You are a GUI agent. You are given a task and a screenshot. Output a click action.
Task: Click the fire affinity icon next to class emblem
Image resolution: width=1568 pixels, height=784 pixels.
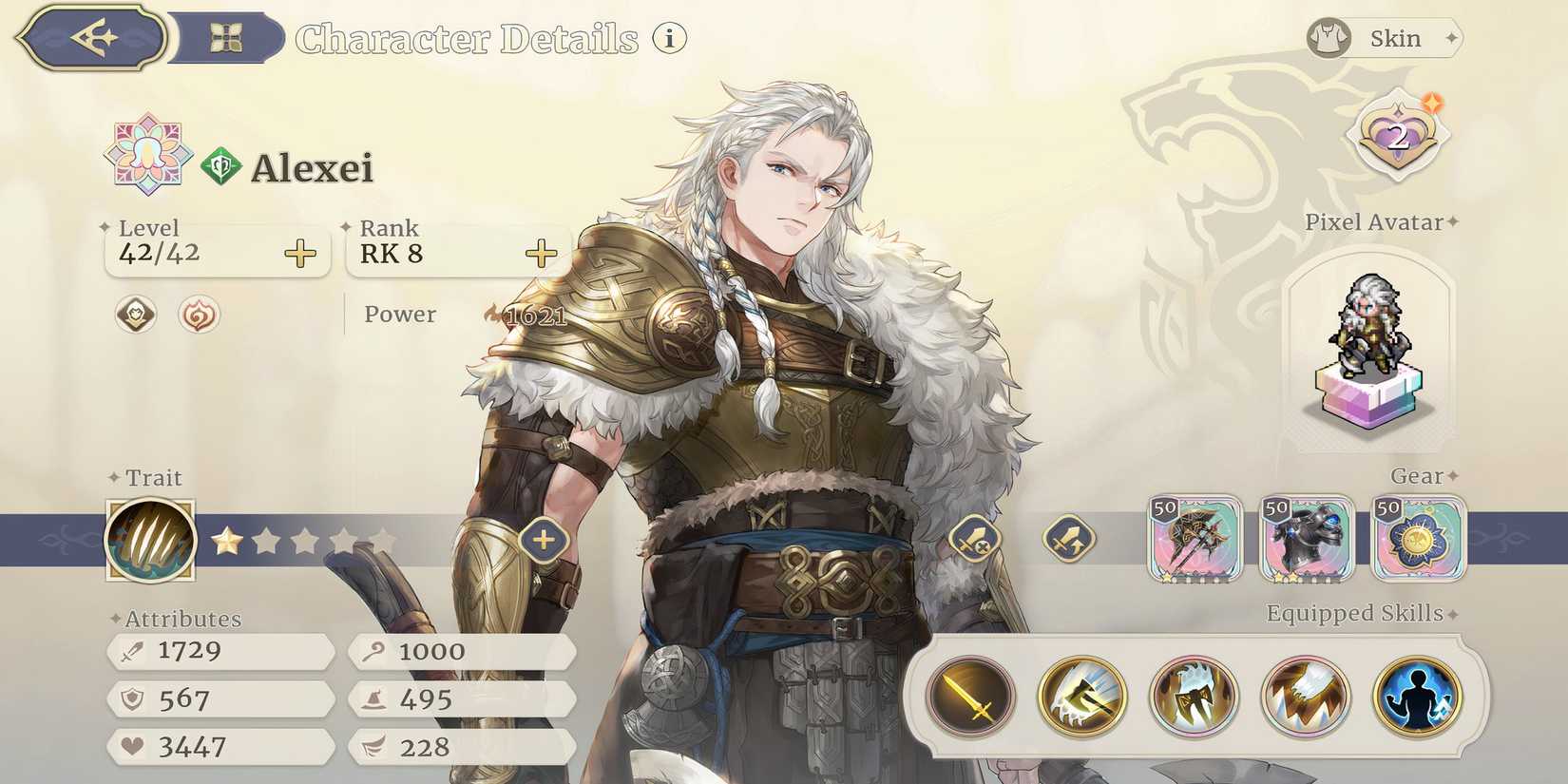tap(197, 316)
